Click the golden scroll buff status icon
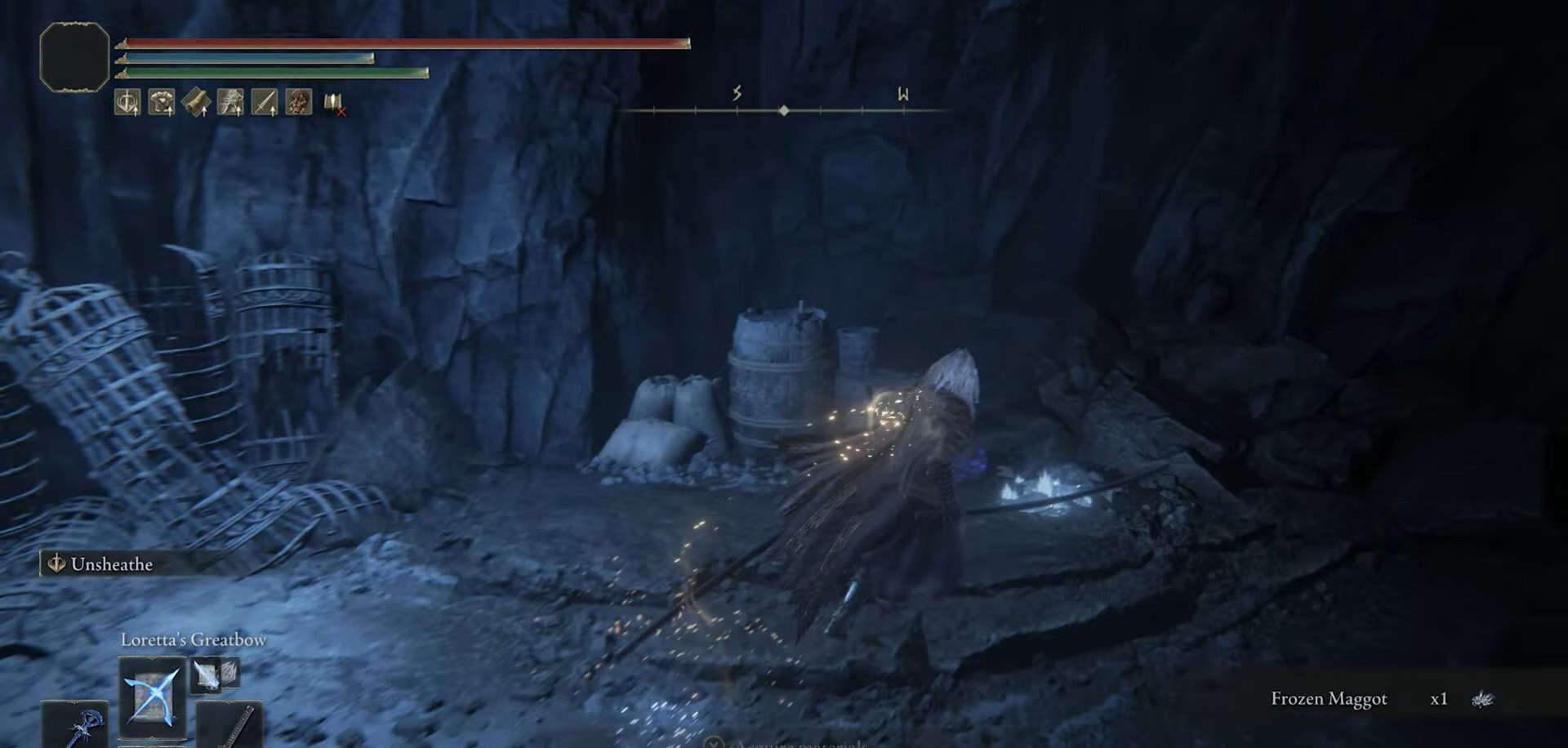The image size is (1568, 748). (x=196, y=103)
